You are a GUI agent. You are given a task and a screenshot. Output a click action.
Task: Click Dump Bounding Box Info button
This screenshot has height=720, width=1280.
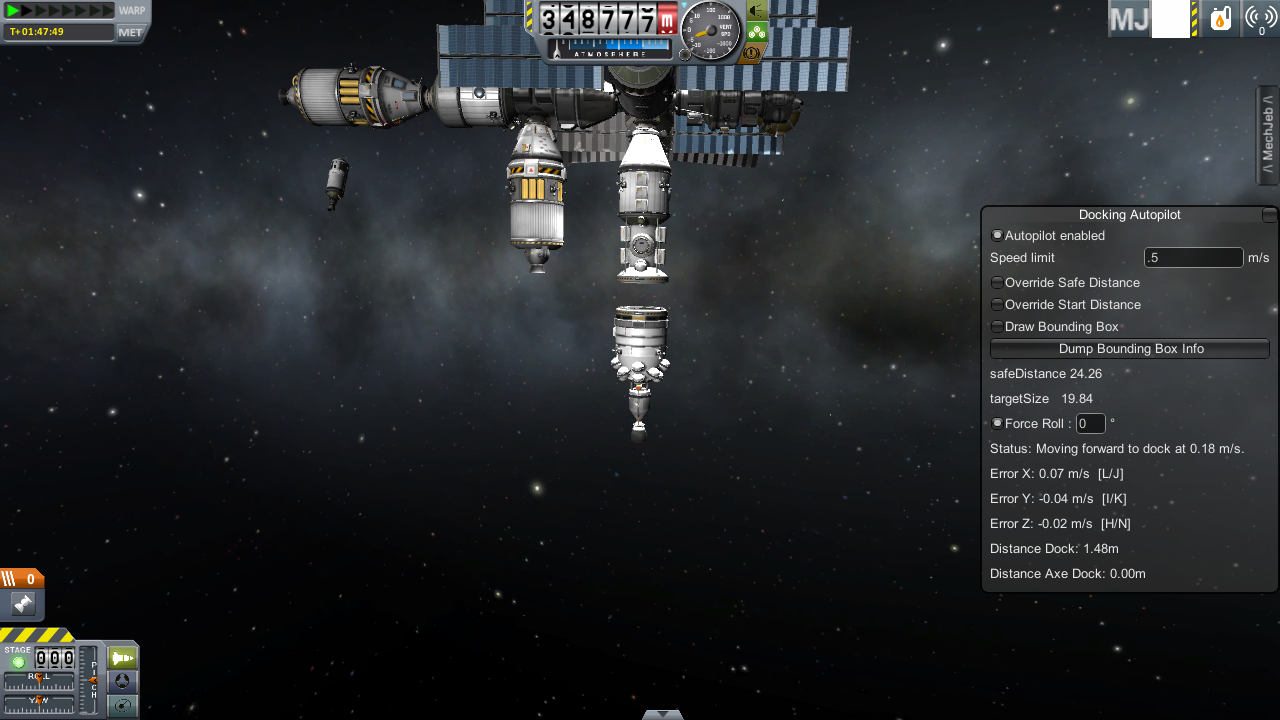1129,349
